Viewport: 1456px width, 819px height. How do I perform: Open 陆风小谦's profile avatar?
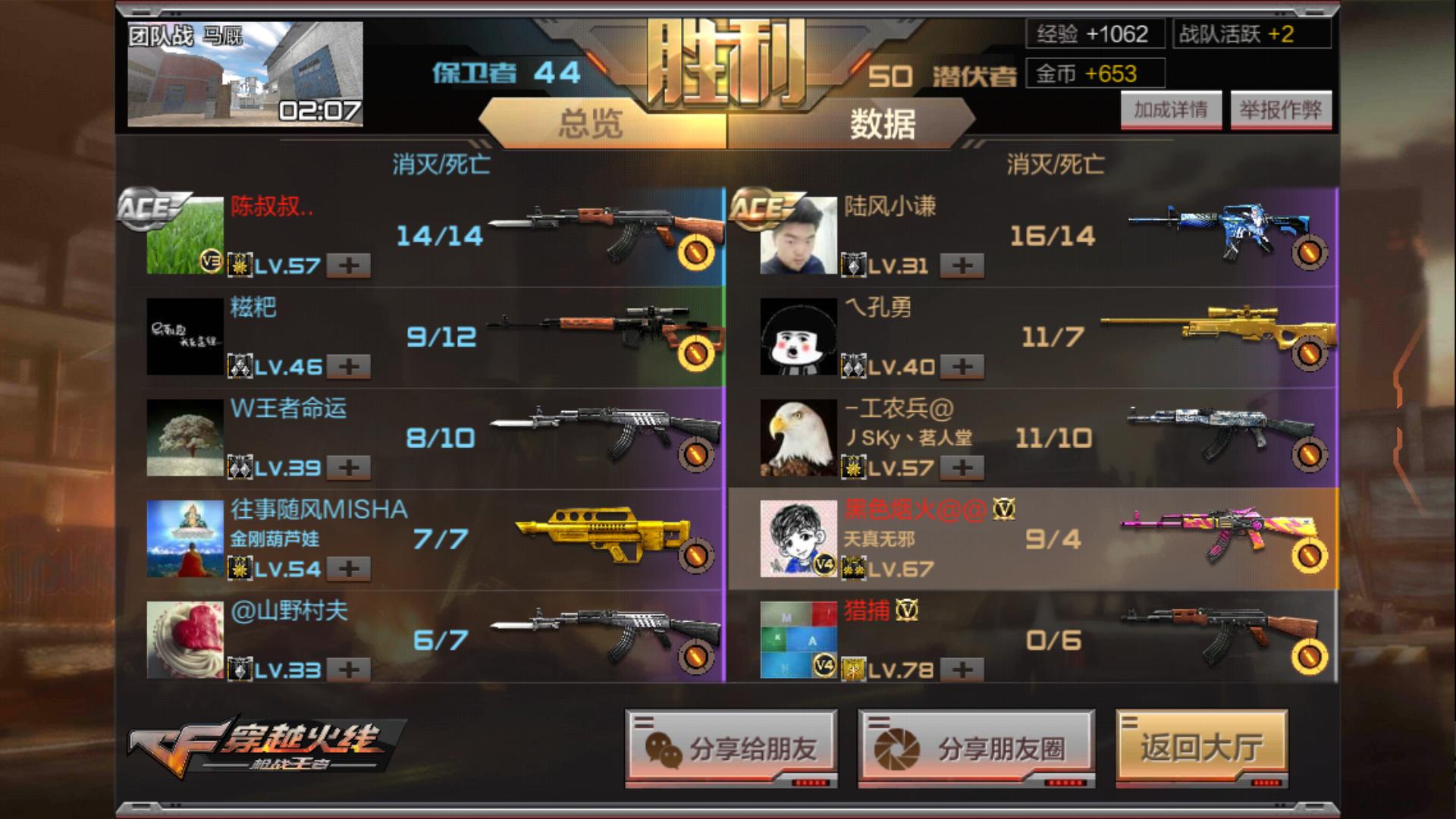[x=799, y=235]
